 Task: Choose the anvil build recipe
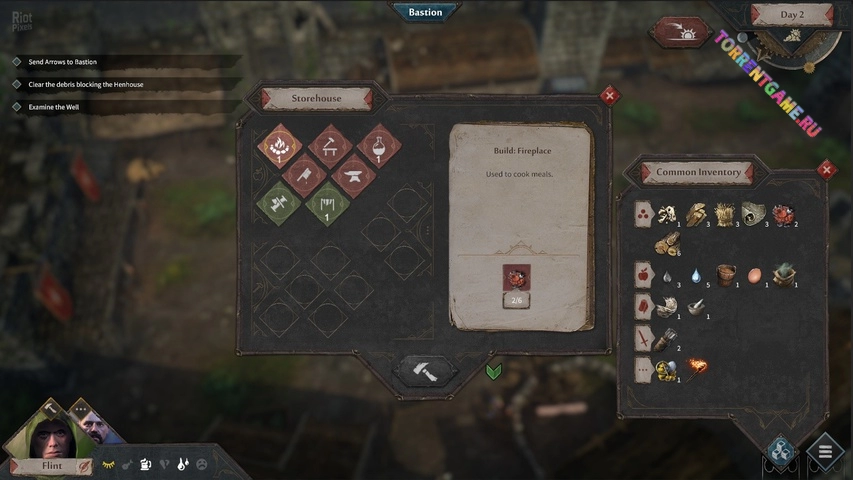(353, 176)
